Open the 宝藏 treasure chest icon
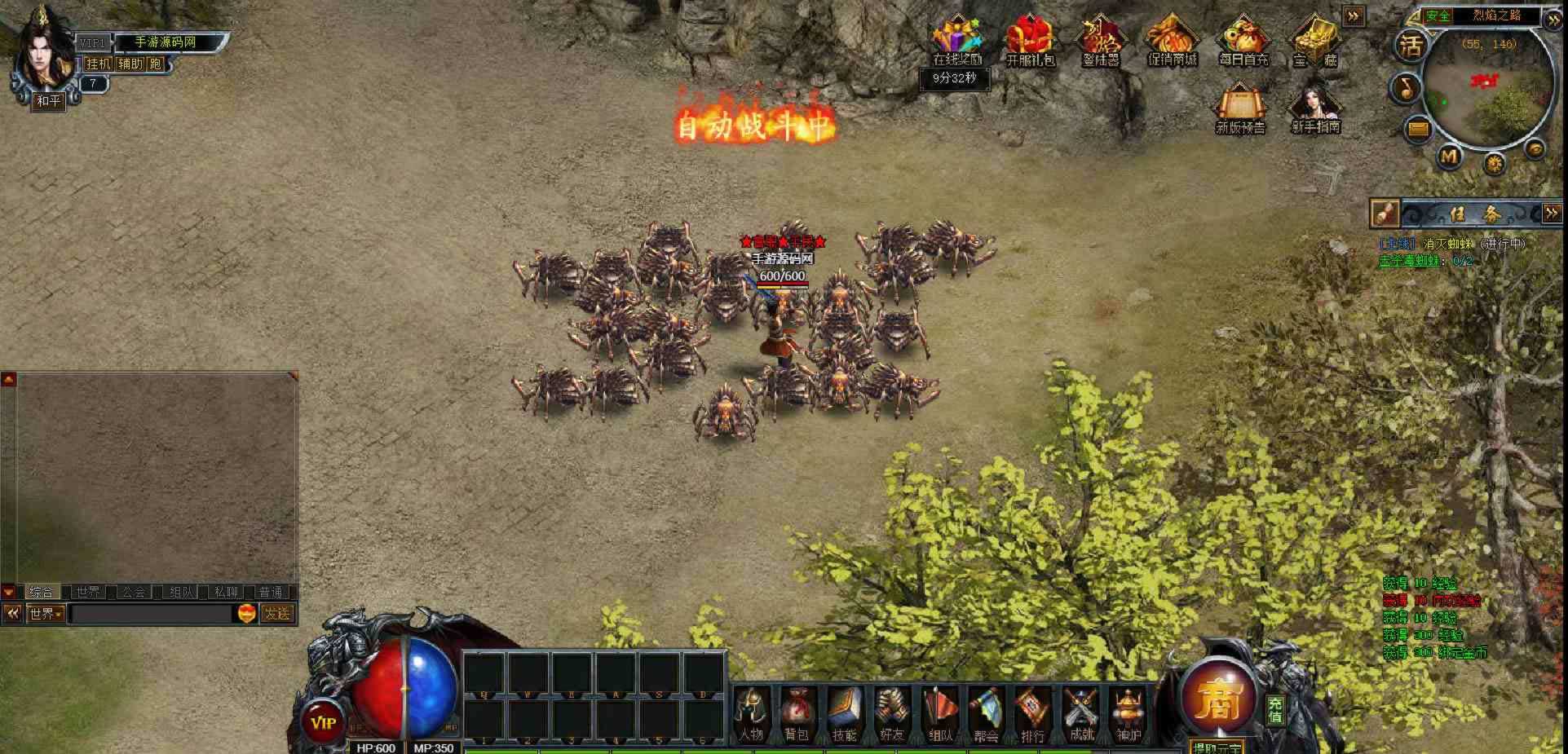The width and height of the screenshot is (1568, 754). tap(1314, 41)
